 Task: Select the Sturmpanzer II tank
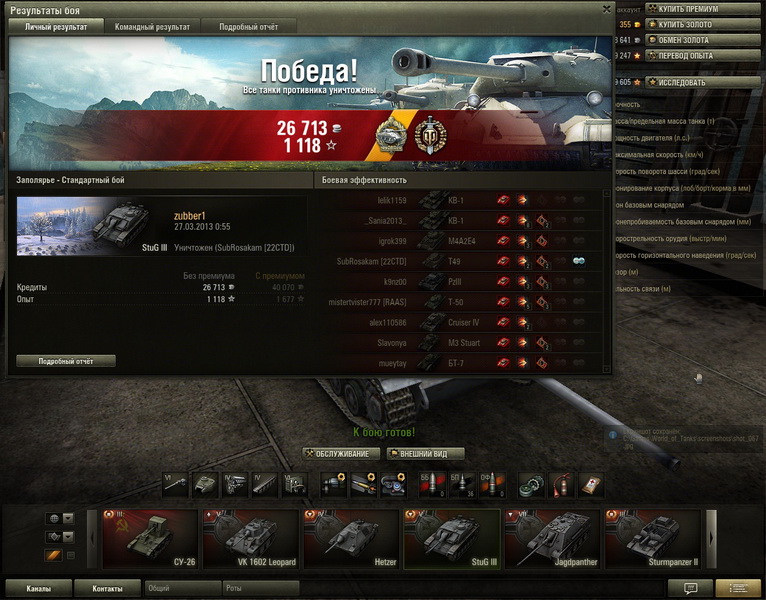coord(653,539)
